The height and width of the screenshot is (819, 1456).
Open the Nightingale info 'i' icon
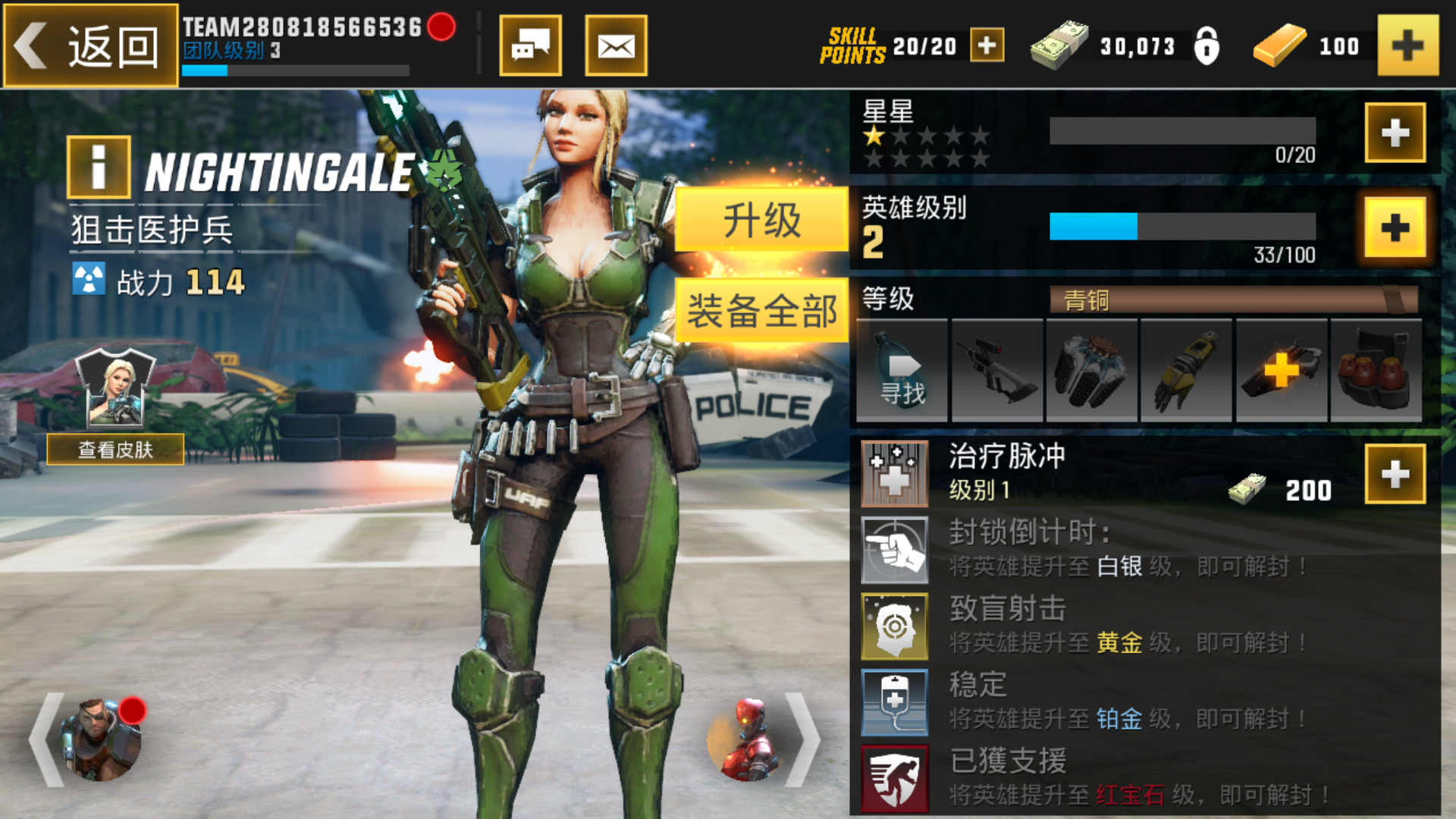point(97,168)
